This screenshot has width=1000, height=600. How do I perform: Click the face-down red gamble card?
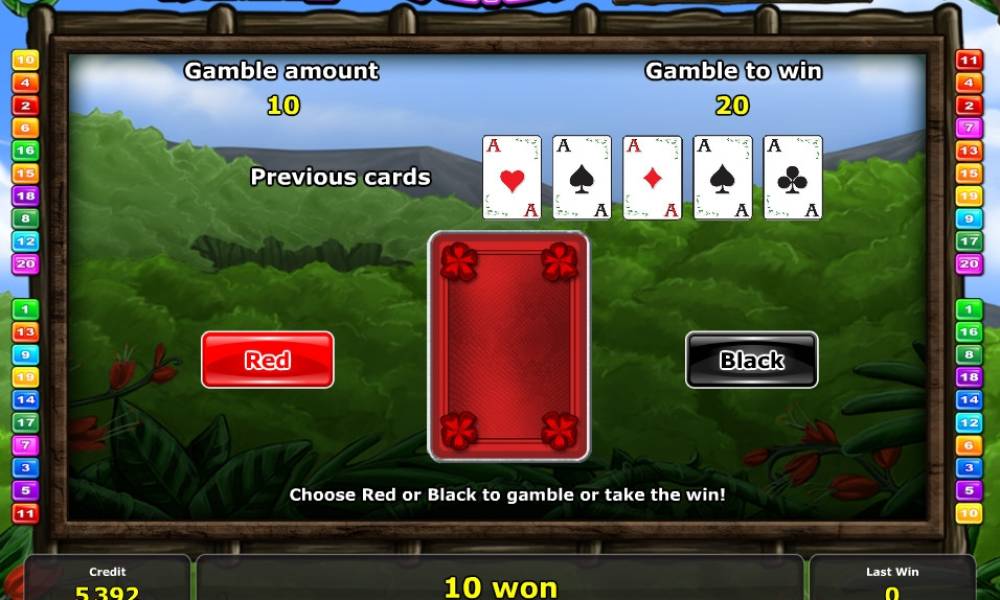click(508, 346)
